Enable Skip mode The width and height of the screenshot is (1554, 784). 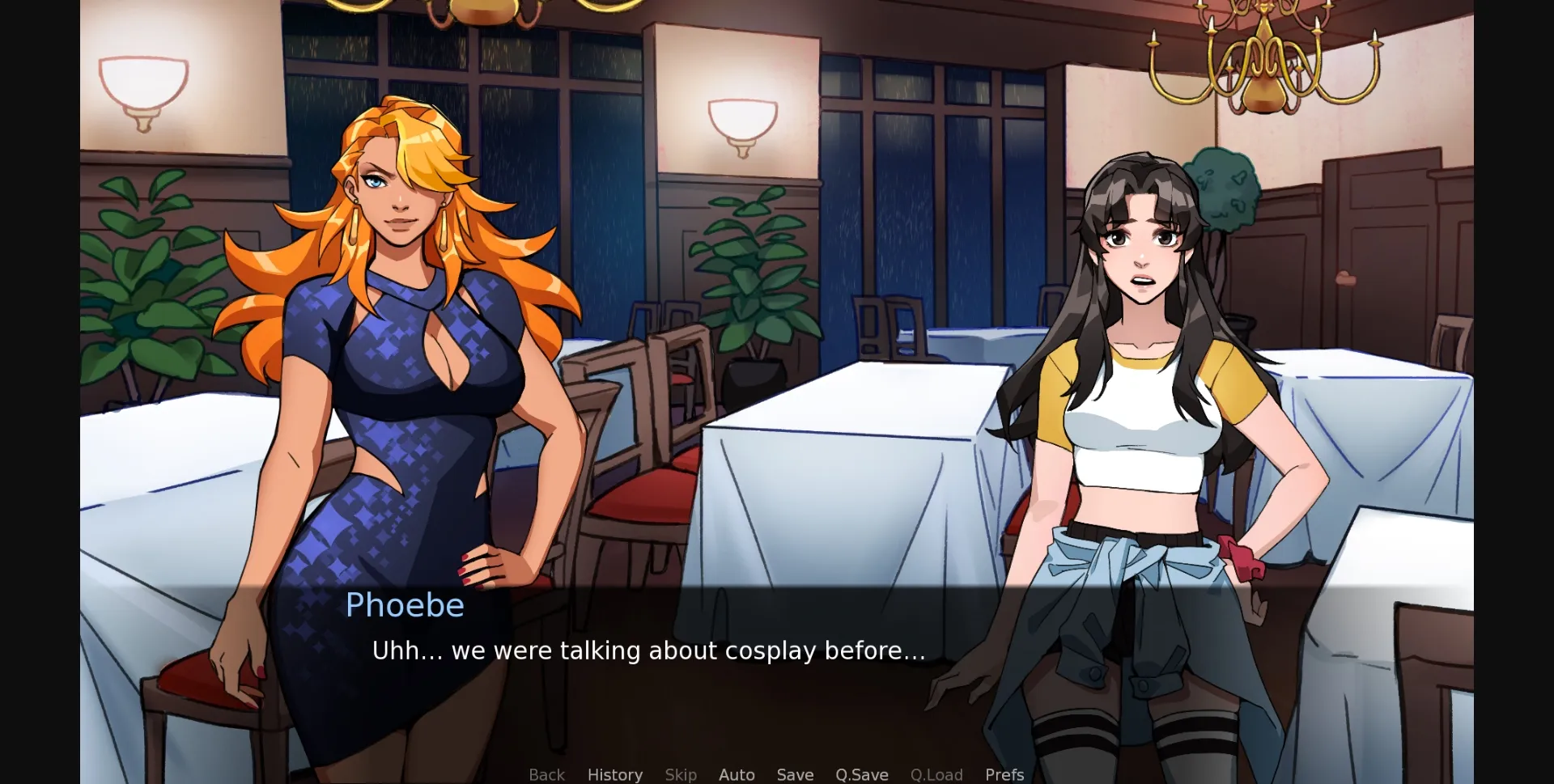pos(681,774)
